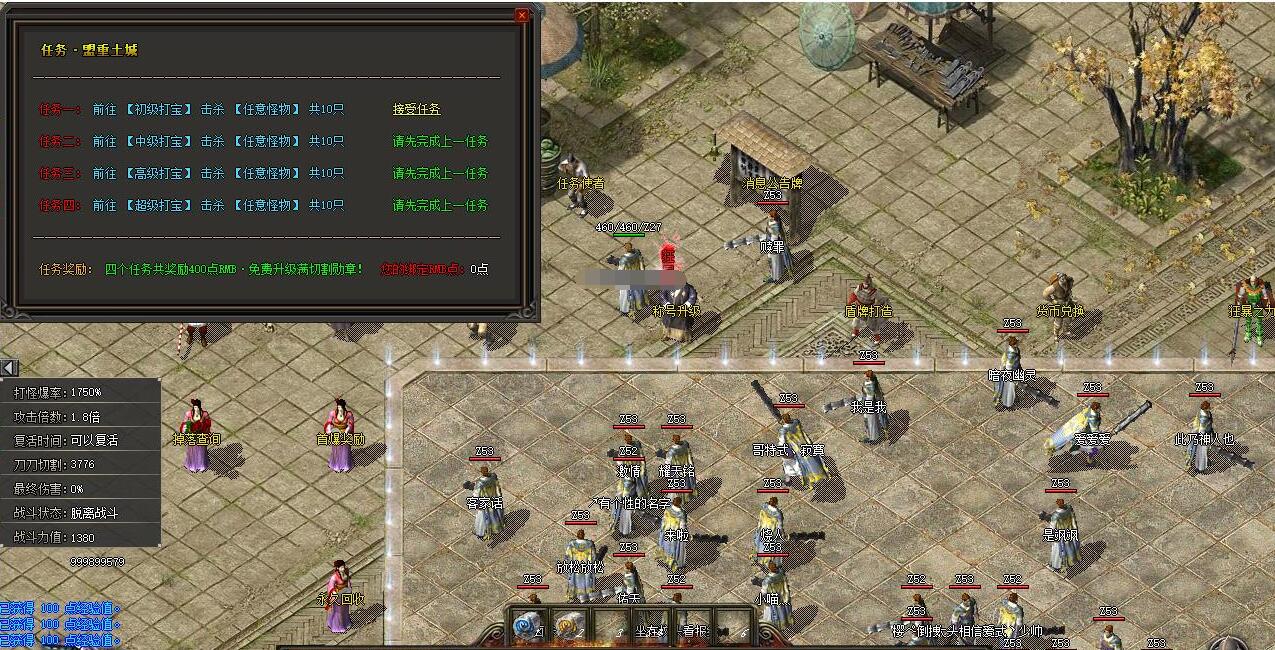Accept quest one via 接受任务 link

coord(416,109)
